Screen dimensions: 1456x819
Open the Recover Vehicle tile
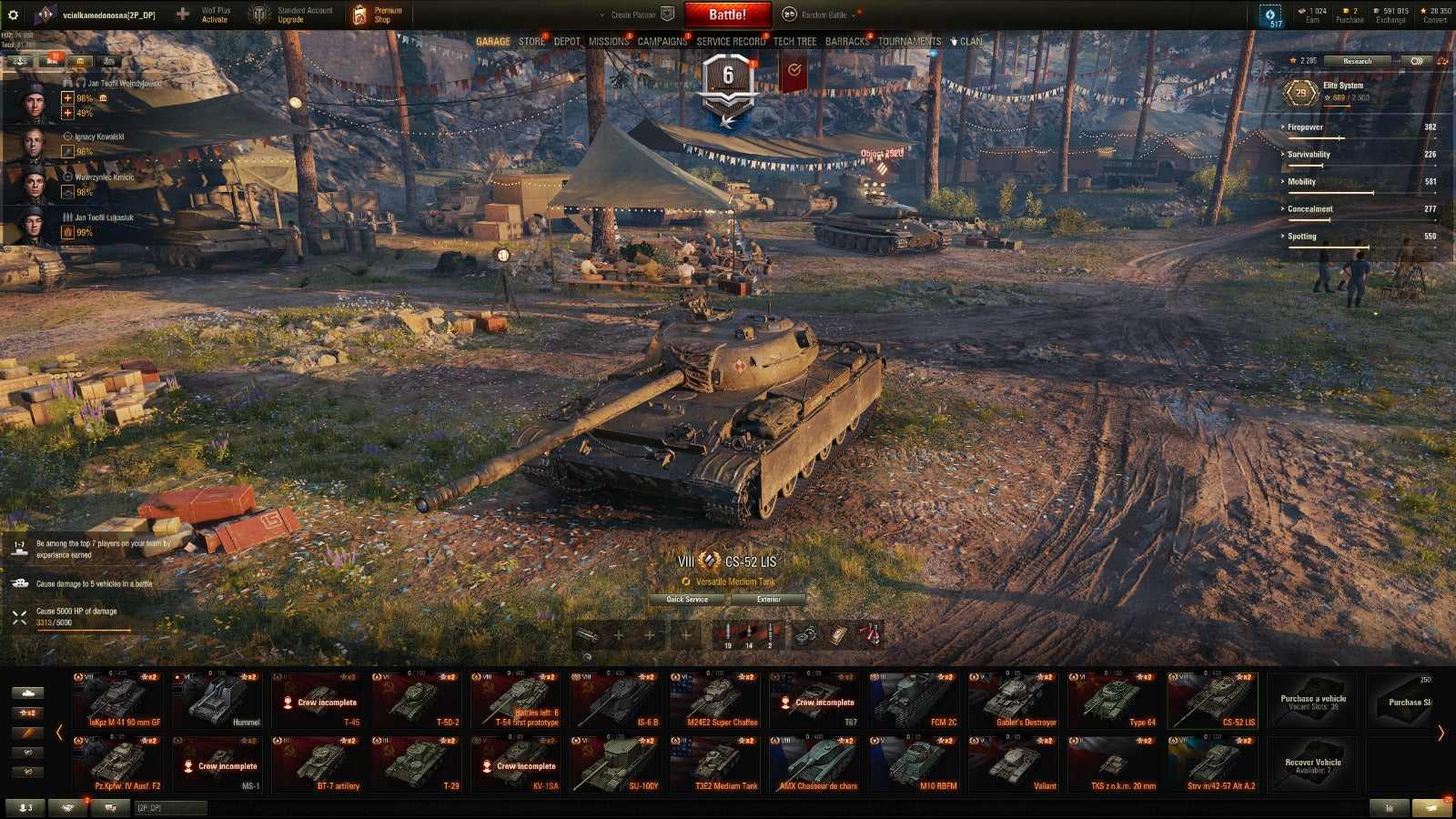pyautogui.click(x=1312, y=764)
